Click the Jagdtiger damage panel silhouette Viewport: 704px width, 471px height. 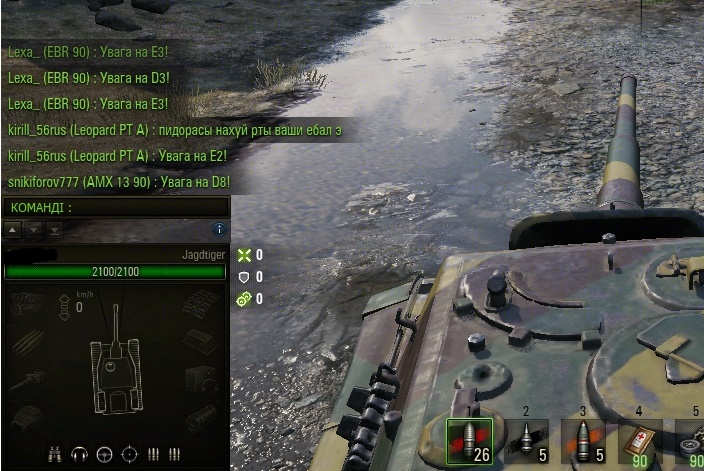pos(116,365)
